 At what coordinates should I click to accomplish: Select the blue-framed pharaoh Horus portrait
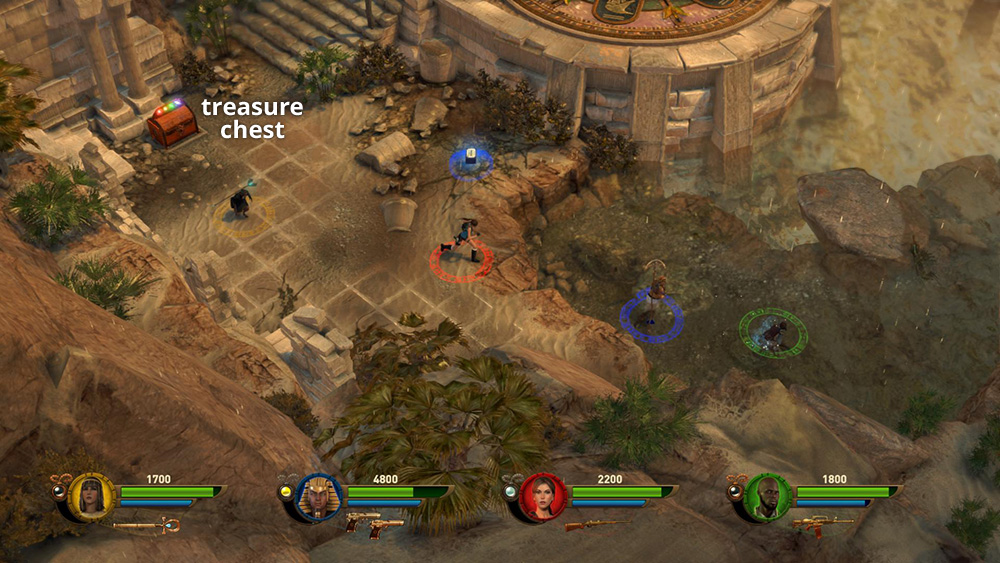[319, 497]
